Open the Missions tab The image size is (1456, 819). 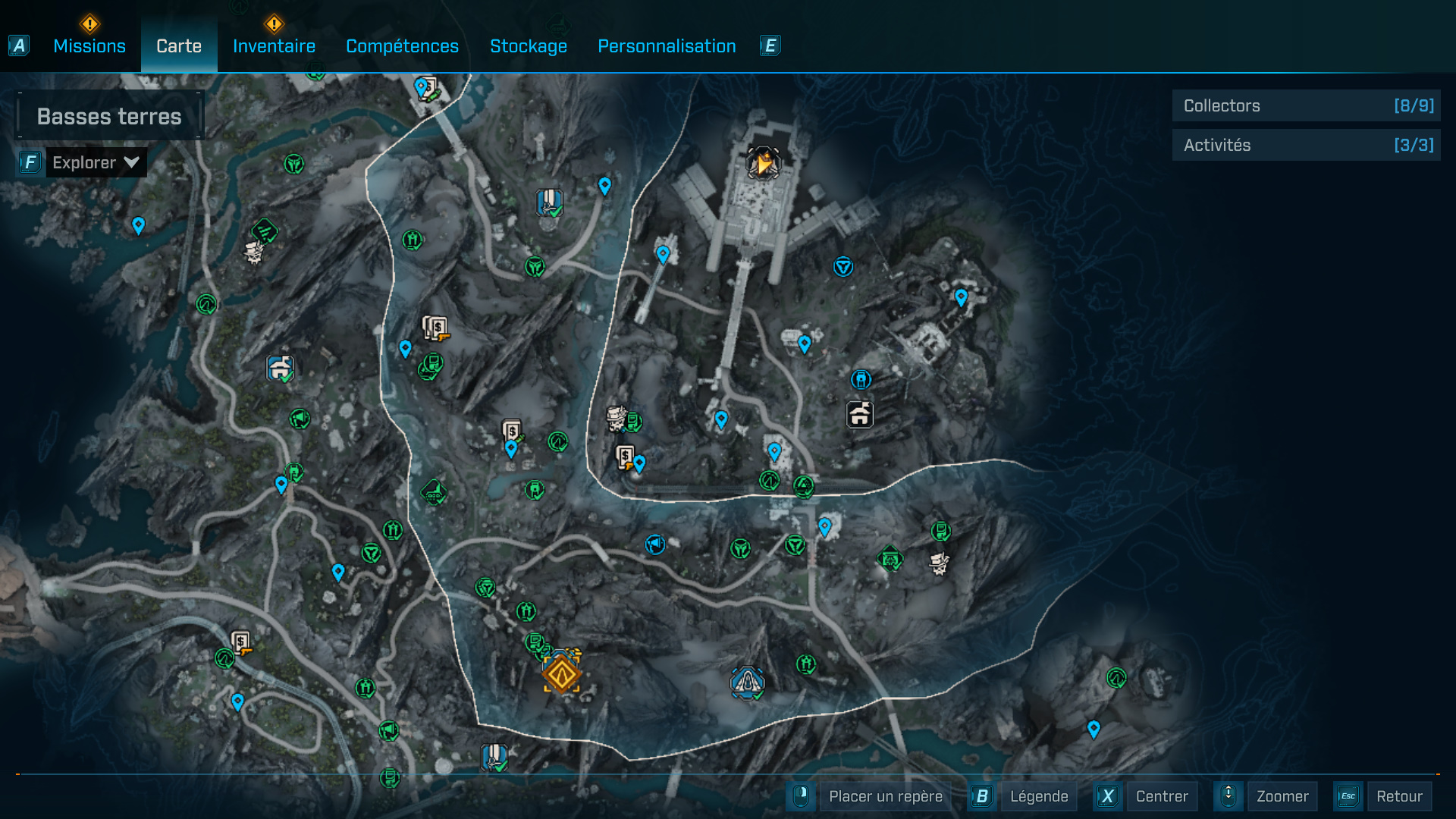[x=89, y=46]
